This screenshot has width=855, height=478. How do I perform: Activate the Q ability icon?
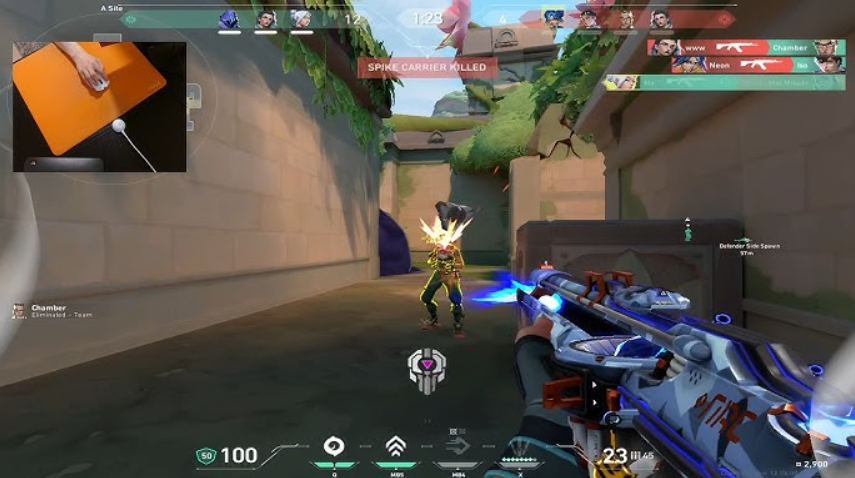tap(334, 446)
